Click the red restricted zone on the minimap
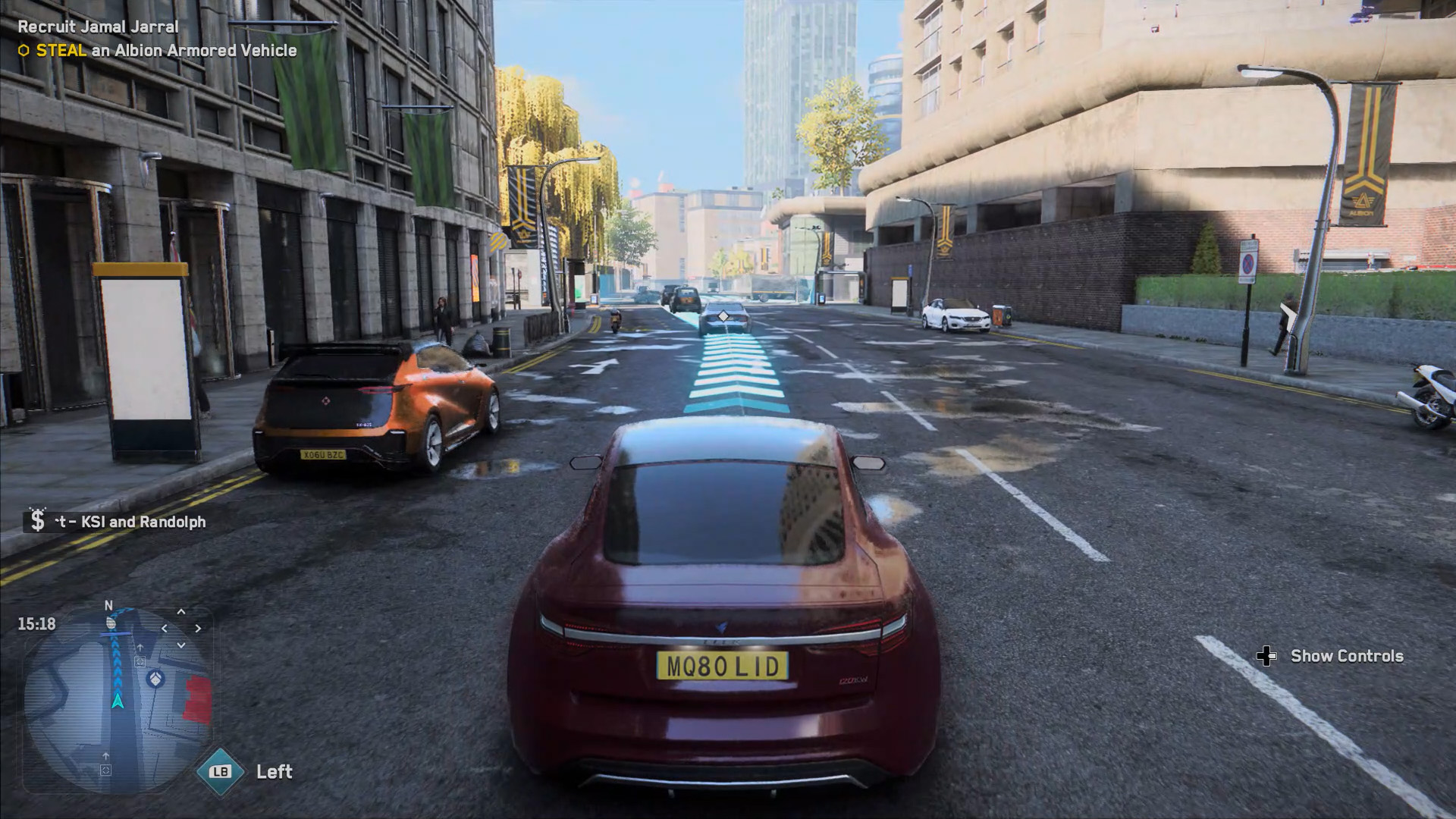This screenshot has height=819, width=1456. click(x=199, y=699)
